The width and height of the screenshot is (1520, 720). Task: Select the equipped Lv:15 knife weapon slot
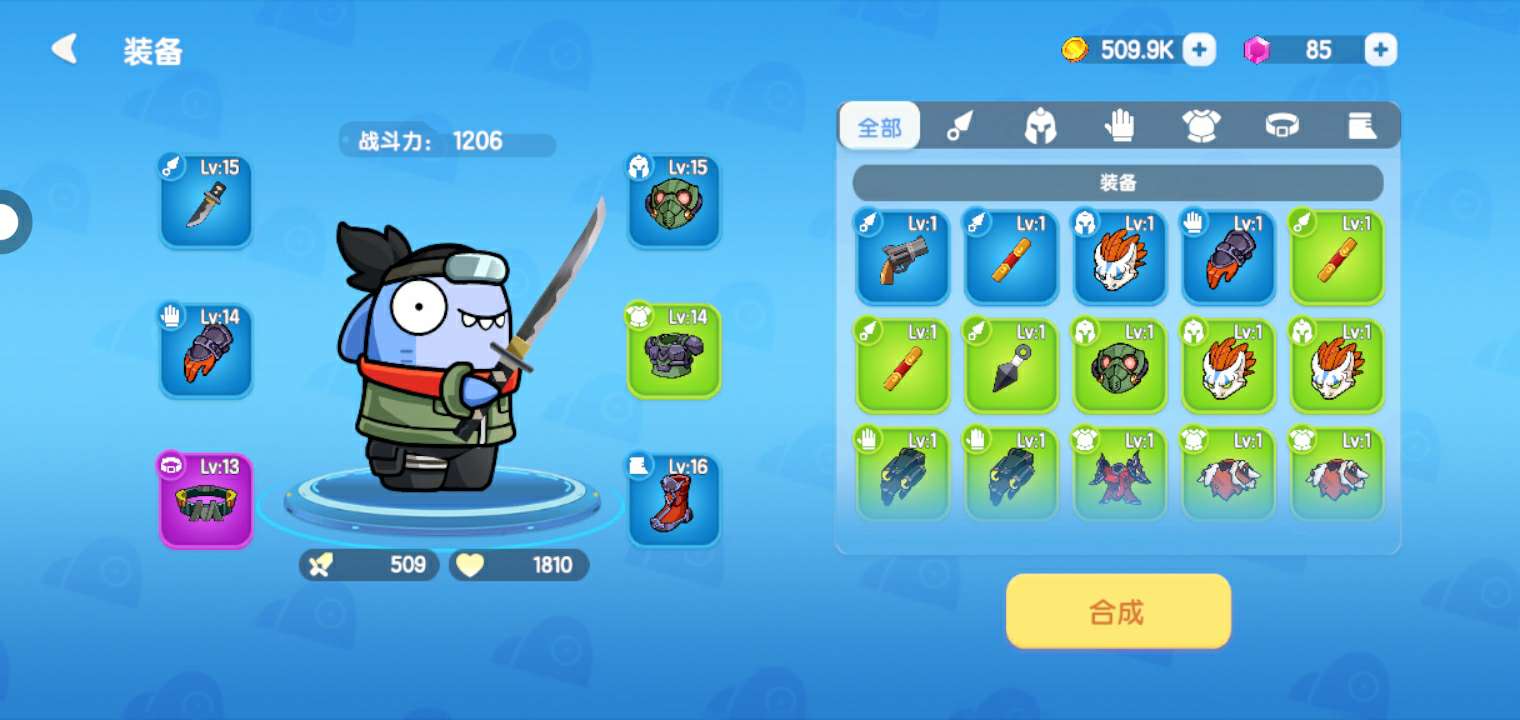(206, 201)
